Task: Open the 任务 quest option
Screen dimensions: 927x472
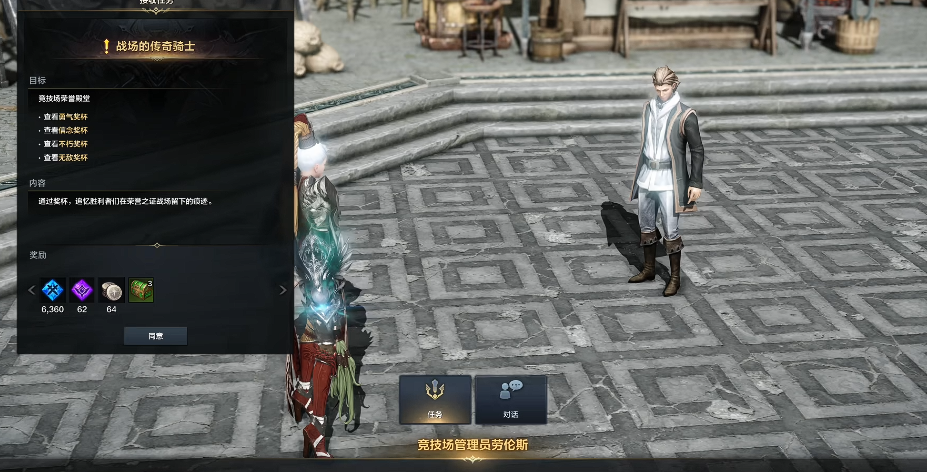Action: pos(435,399)
